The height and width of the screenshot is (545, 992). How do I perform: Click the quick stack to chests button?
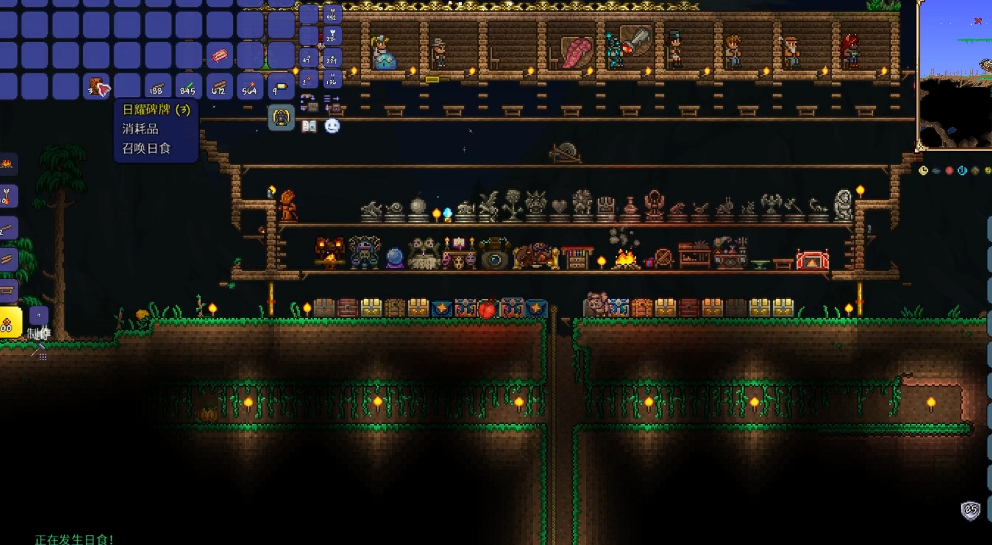tap(309, 101)
